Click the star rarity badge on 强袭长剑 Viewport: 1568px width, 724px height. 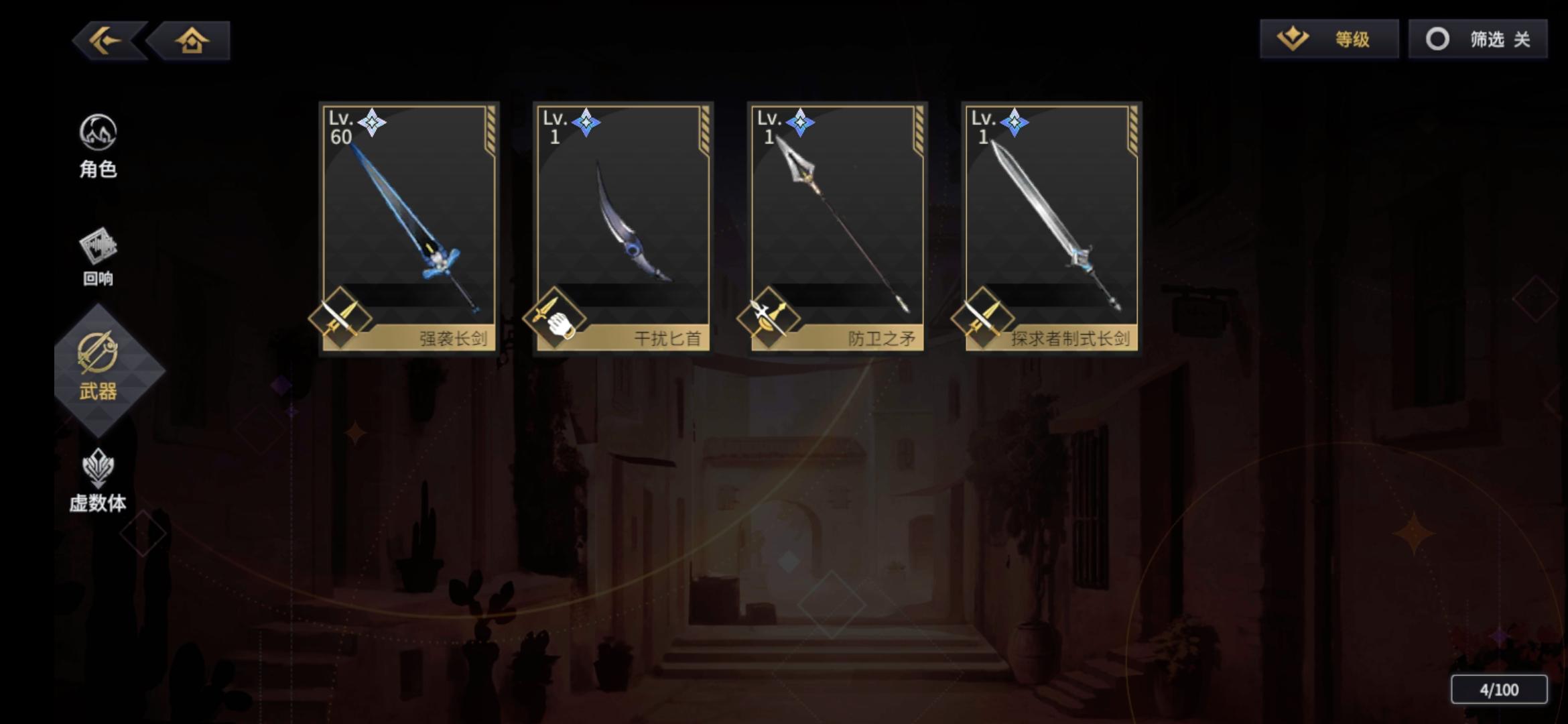click(x=373, y=123)
